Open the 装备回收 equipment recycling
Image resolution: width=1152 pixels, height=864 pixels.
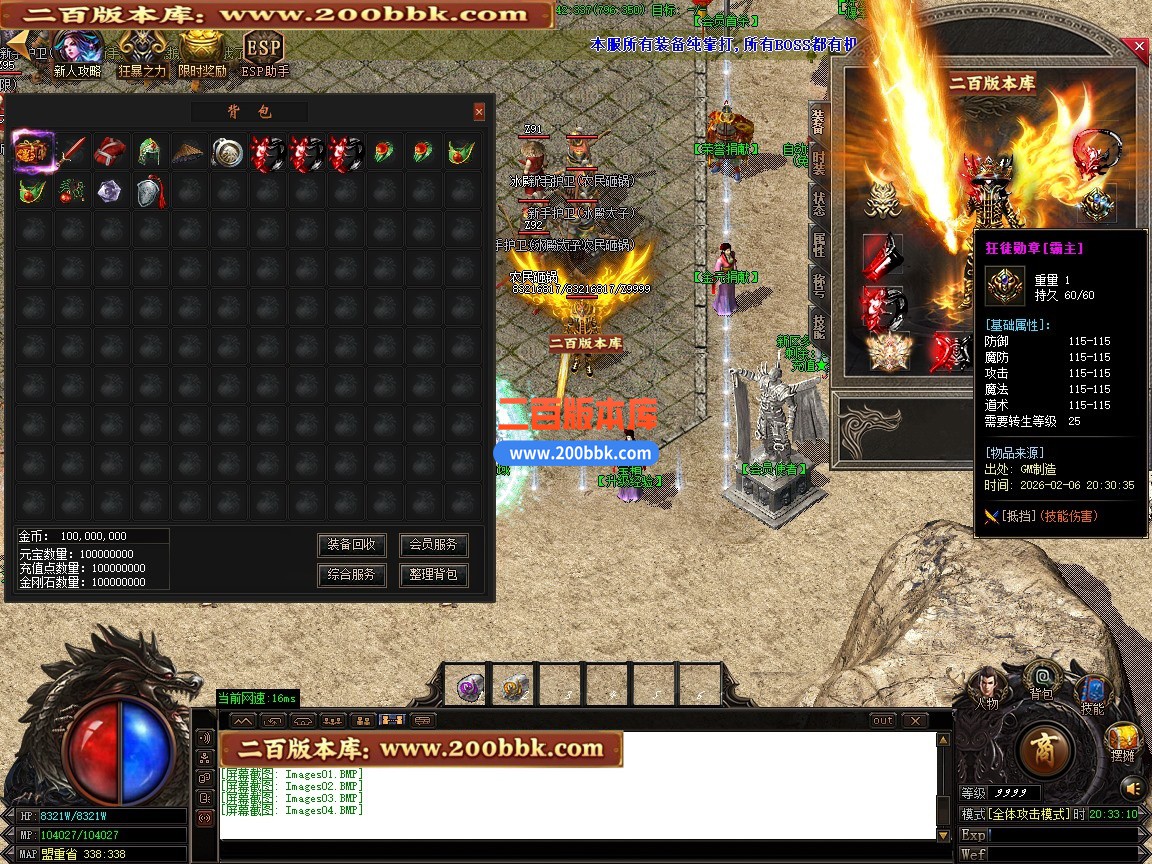pyautogui.click(x=352, y=545)
